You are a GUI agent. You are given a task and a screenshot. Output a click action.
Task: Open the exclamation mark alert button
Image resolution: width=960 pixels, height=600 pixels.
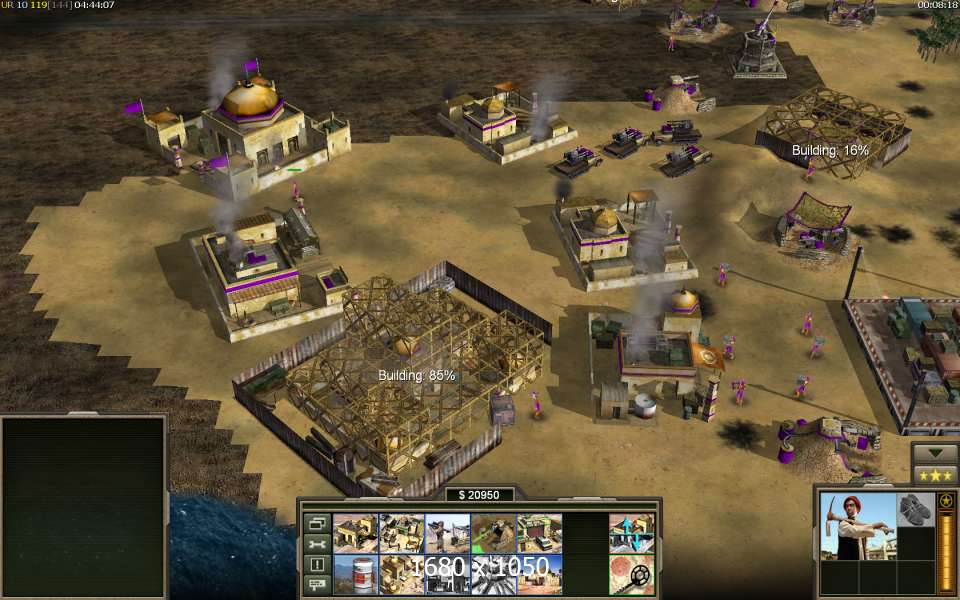[317, 564]
